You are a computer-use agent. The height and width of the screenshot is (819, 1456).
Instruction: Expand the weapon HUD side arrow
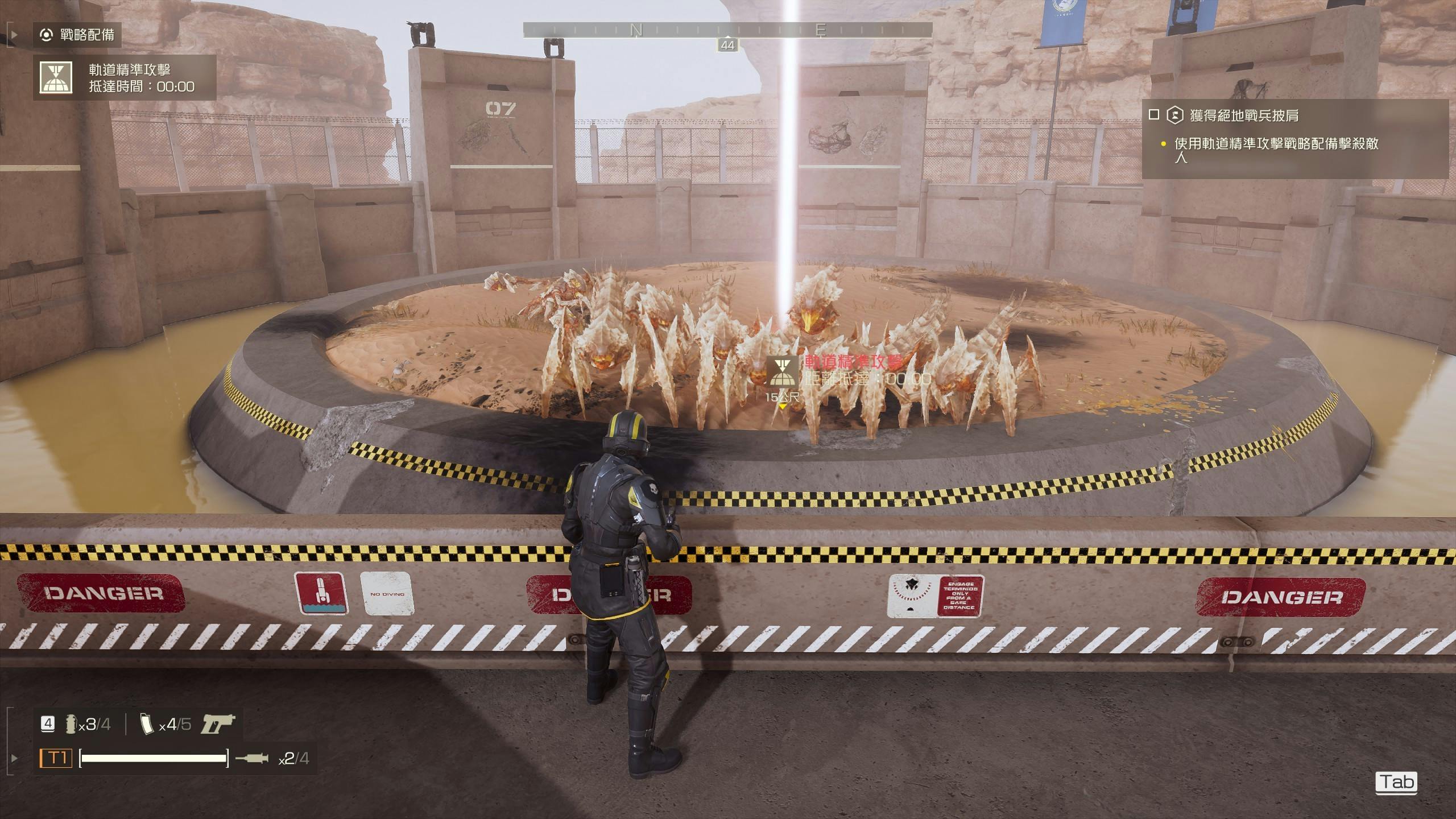(14, 758)
